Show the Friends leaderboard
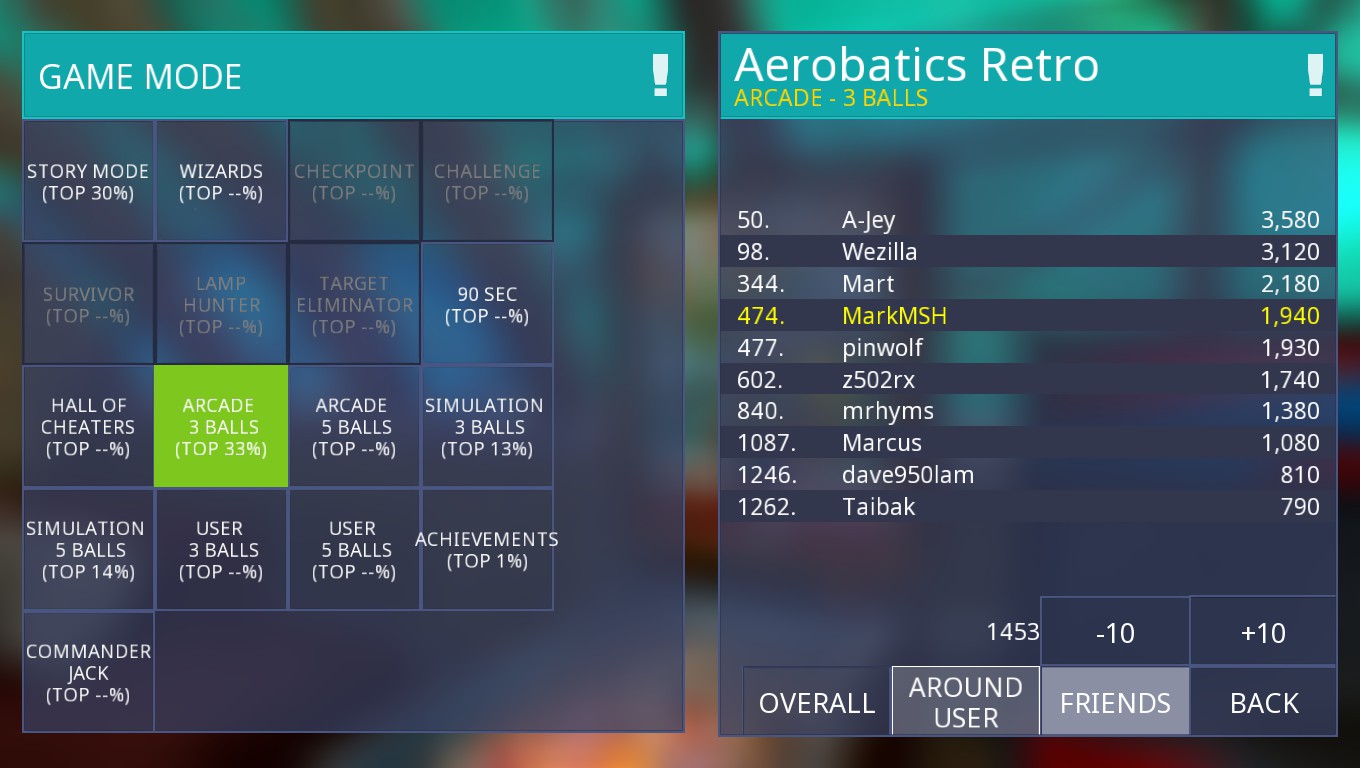 pos(1115,702)
